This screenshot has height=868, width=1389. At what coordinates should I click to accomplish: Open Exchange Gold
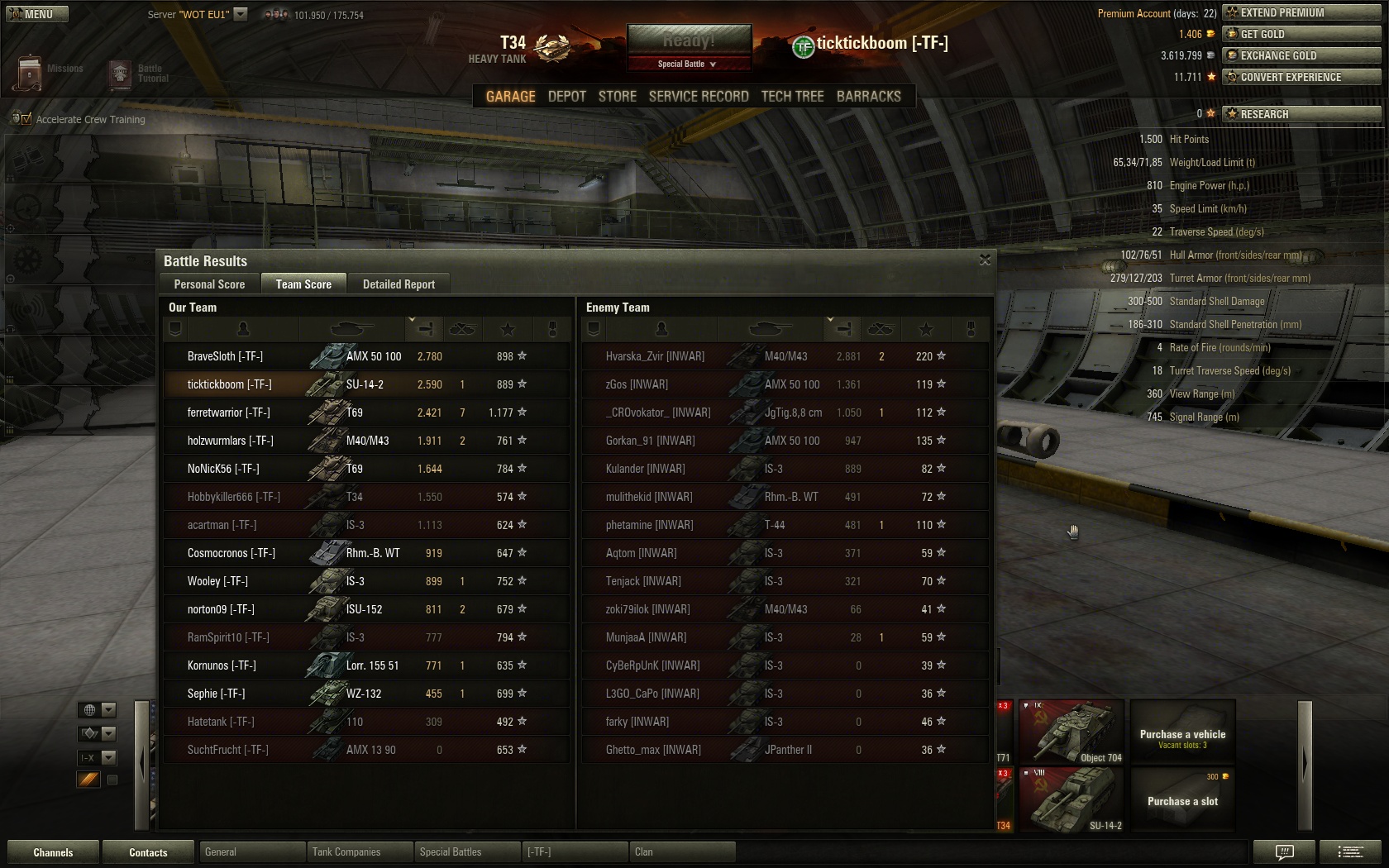[x=1301, y=55]
